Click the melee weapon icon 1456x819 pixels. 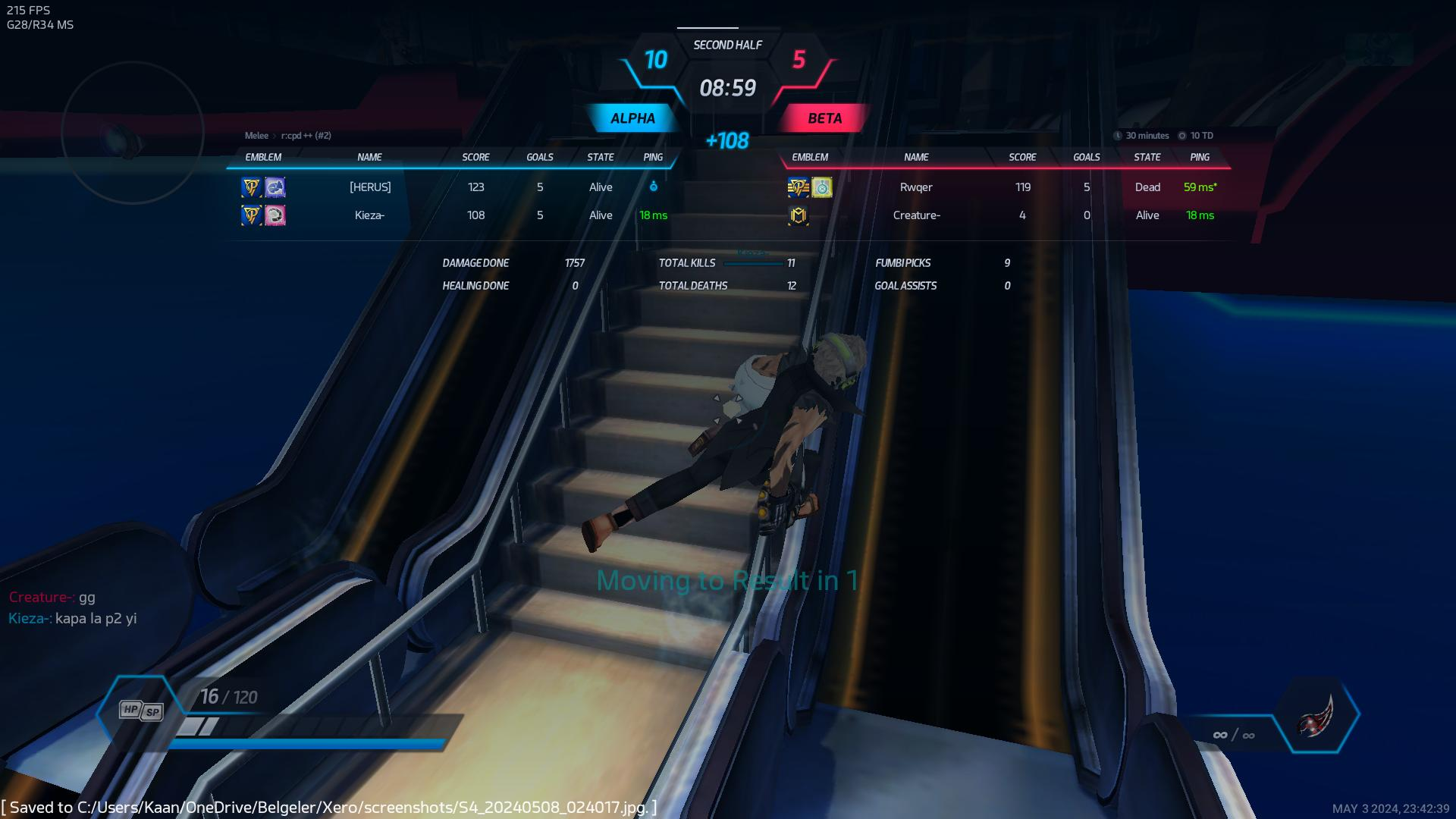(x=1316, y=716)
